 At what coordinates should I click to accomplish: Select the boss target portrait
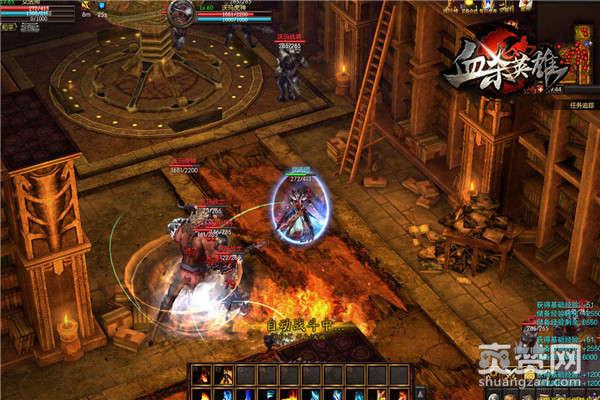click(181, 12)
